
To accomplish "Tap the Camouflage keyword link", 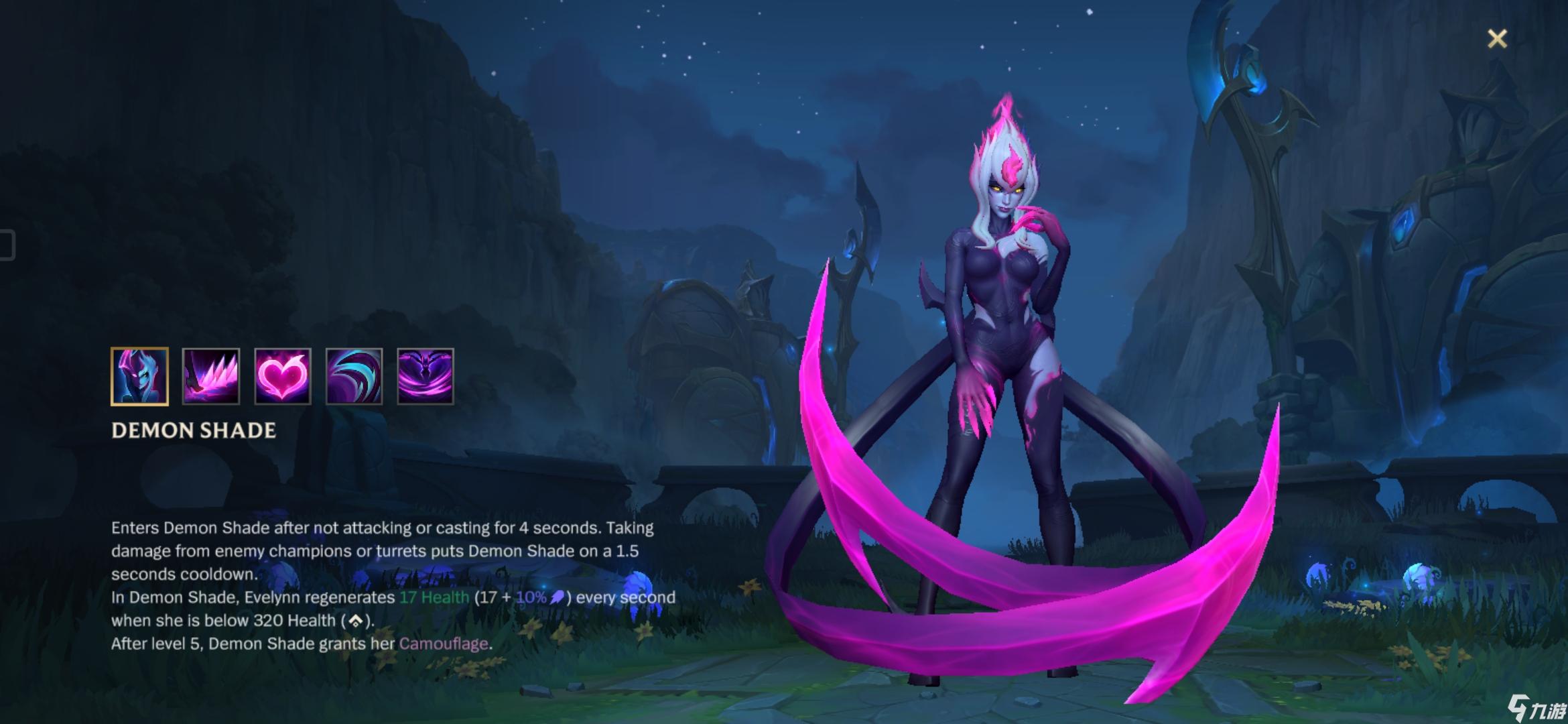I will point(444,644).
